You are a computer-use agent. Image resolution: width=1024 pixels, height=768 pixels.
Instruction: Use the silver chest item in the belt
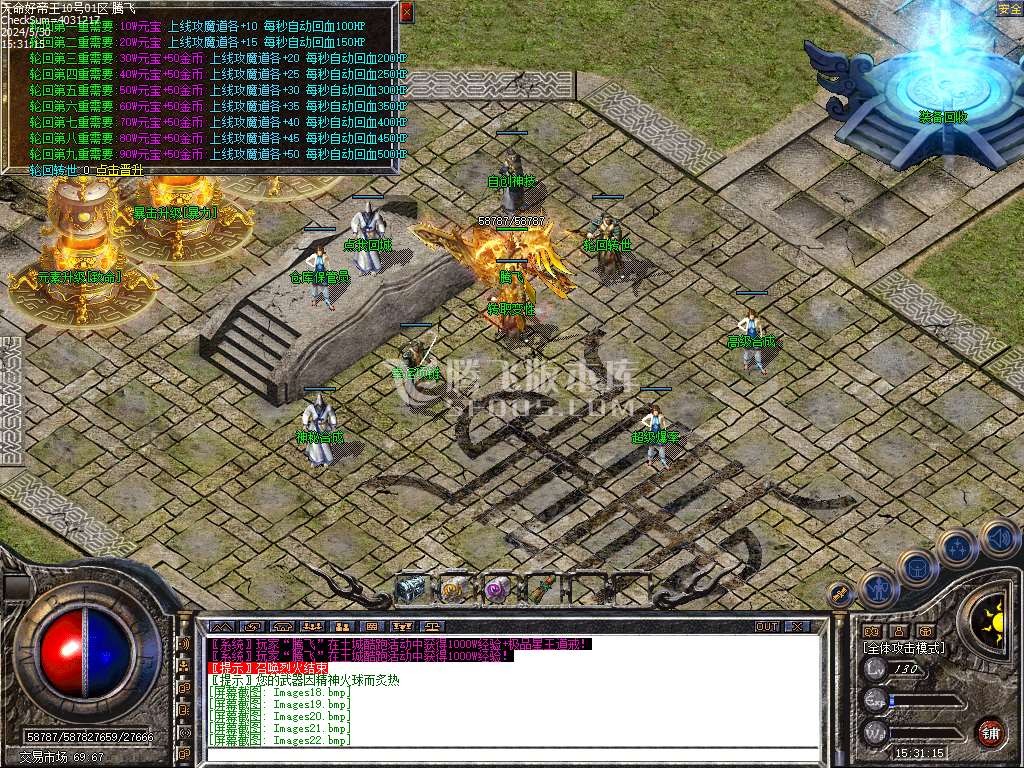pyautogui.click(x=410, y=589)
